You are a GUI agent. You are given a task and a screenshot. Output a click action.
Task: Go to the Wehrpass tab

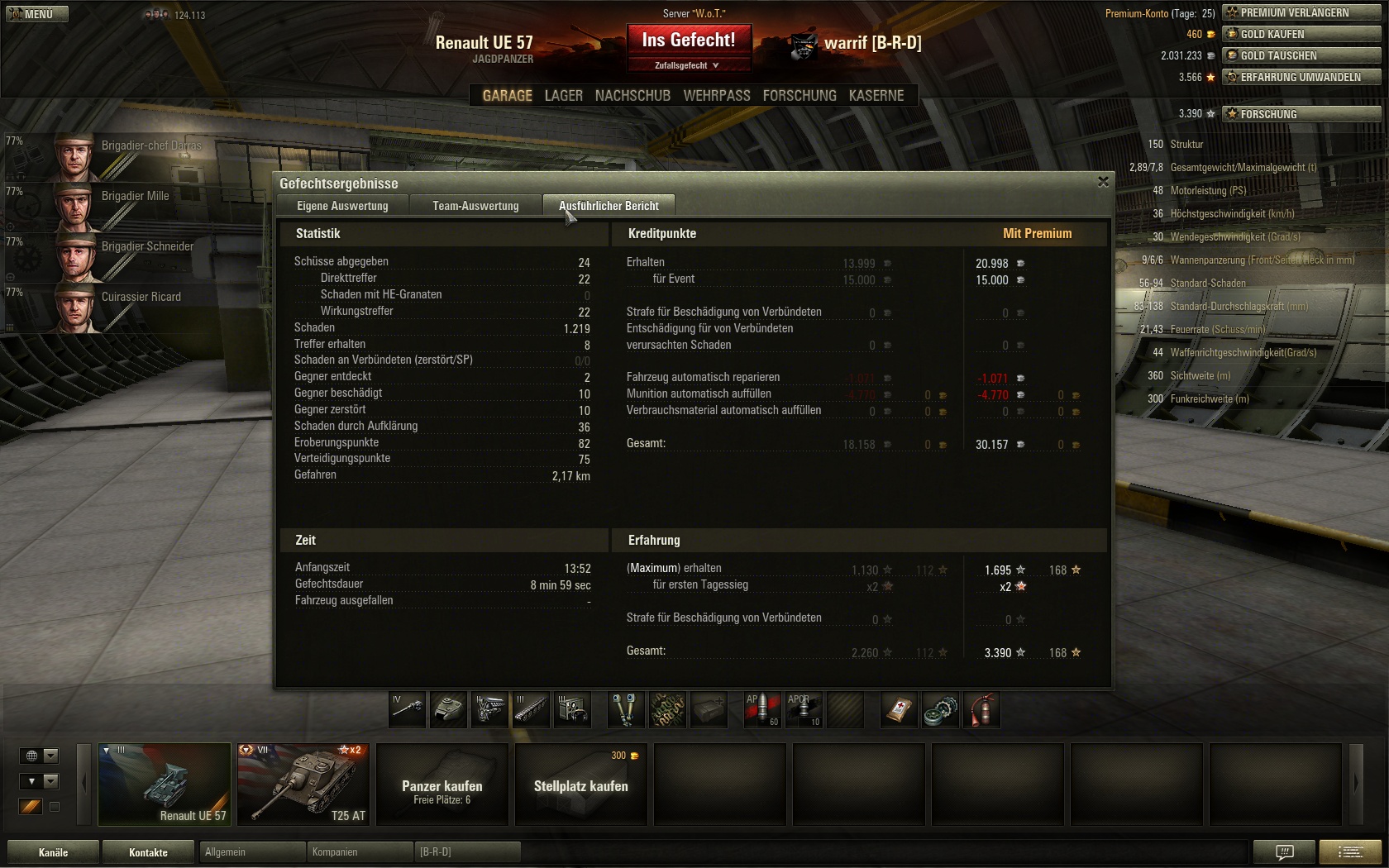716,96
